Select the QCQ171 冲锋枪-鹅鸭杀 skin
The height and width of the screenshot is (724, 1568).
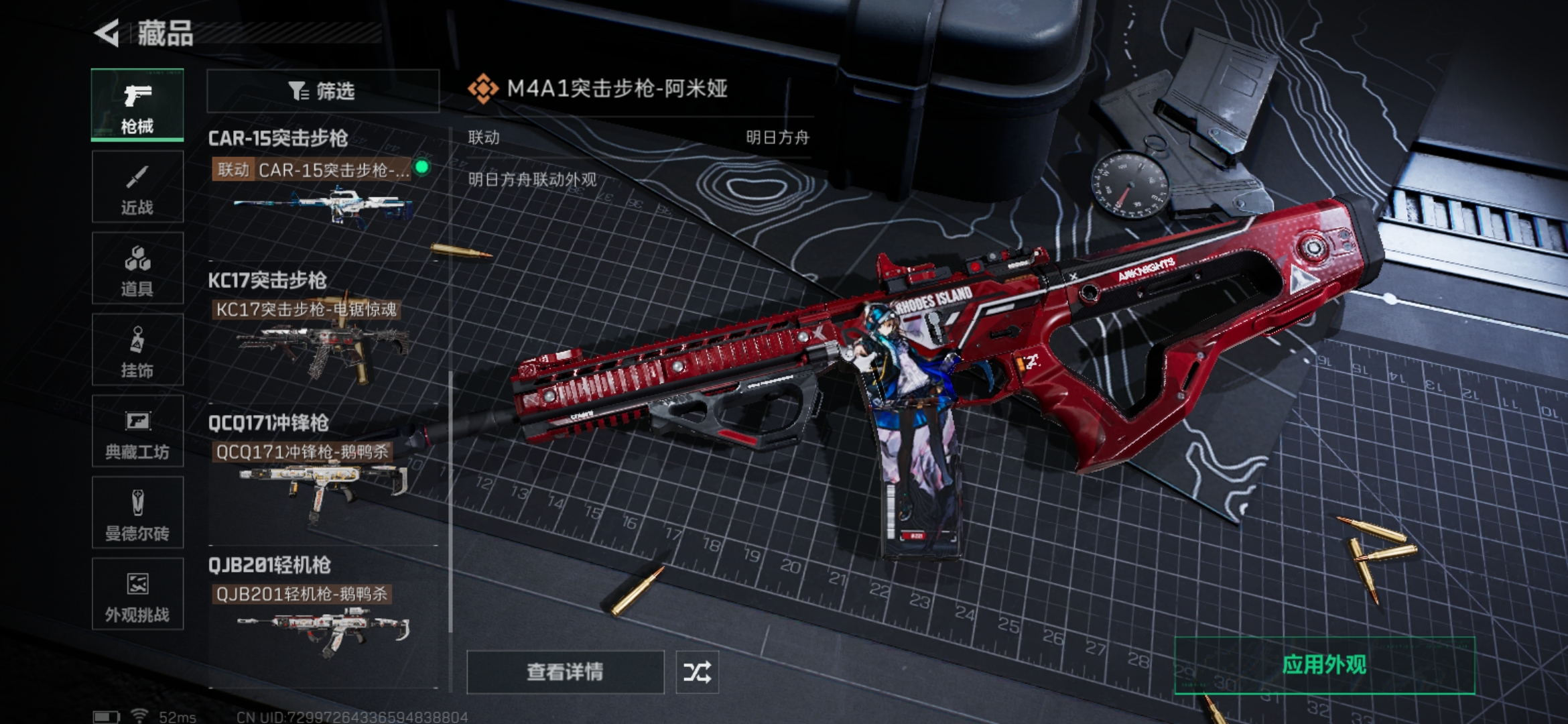322,479
